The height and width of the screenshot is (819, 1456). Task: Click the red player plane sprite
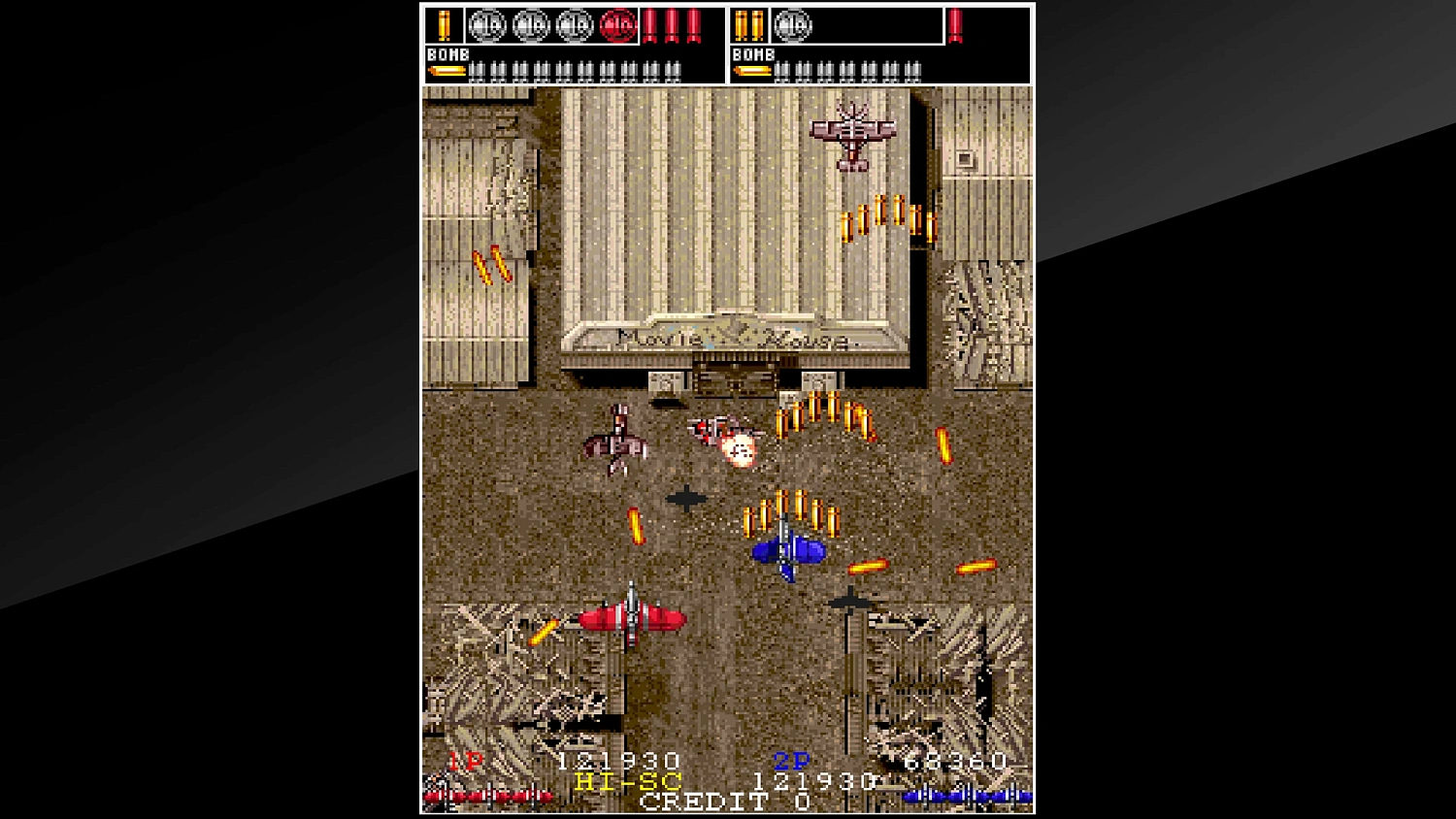pyautogui.click(x=631, y=618)
